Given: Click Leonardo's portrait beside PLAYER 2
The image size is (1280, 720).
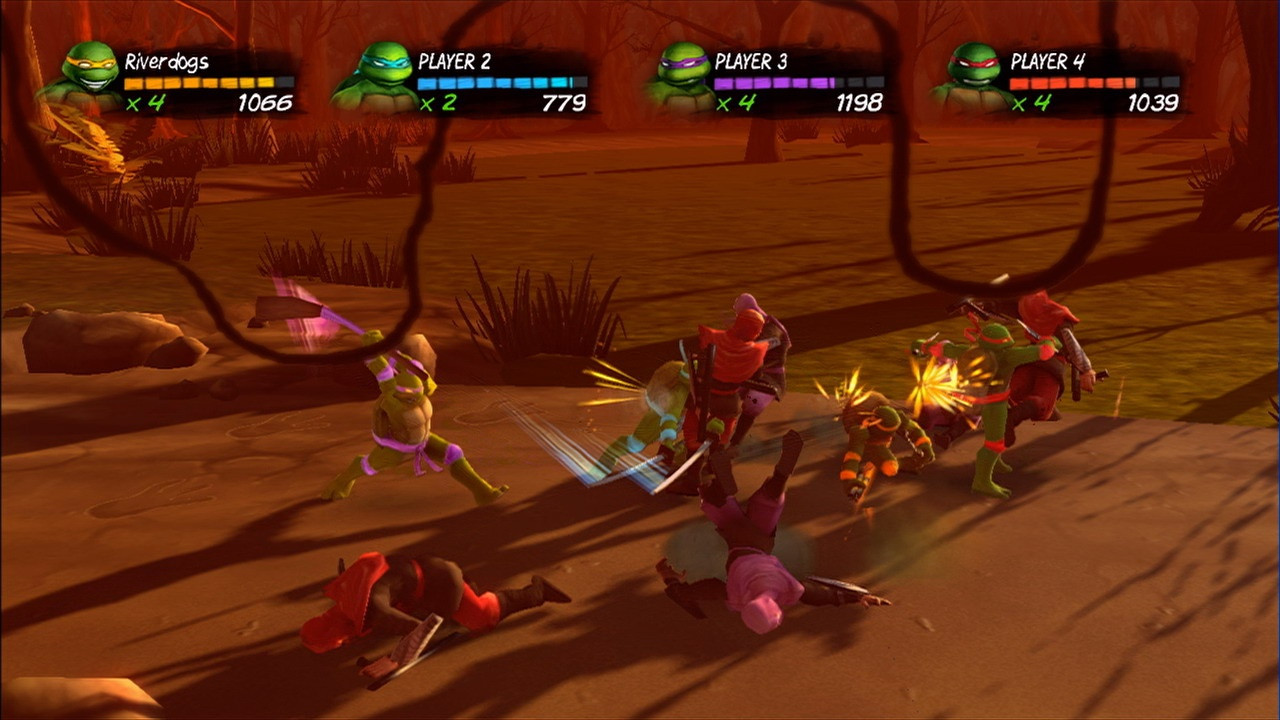Looking at the screenshot, I should click(382, 70).
